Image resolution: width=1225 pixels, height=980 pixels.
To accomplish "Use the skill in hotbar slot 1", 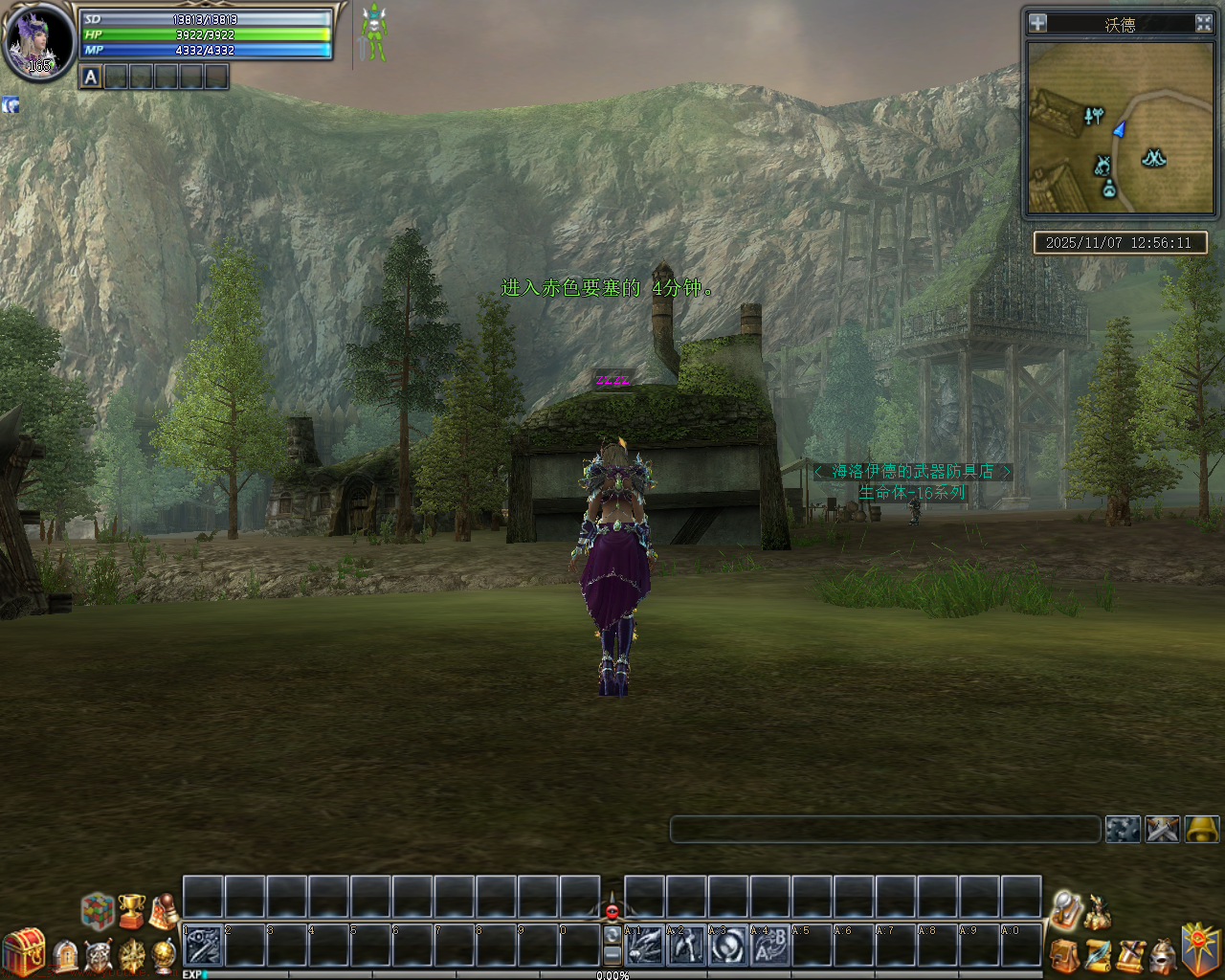I will [203, 947].
